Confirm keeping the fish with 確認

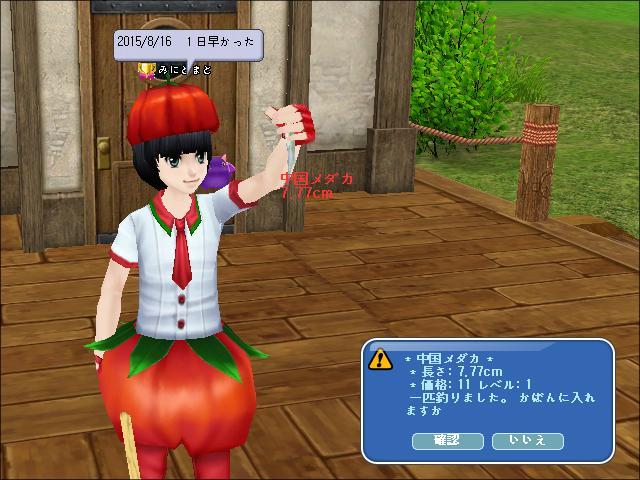(x=447, y=440)
